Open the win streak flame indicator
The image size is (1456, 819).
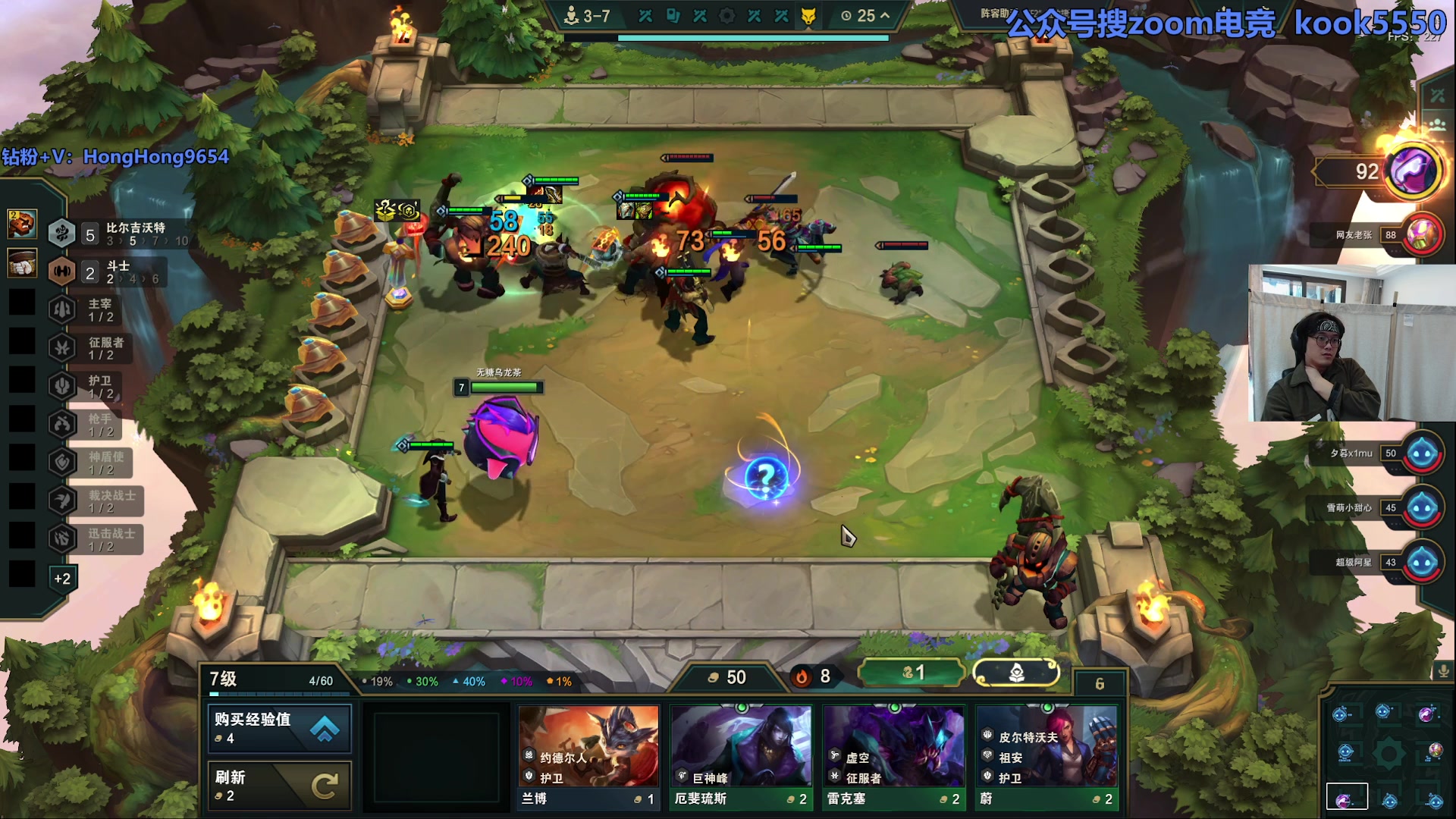click(813, 676)
